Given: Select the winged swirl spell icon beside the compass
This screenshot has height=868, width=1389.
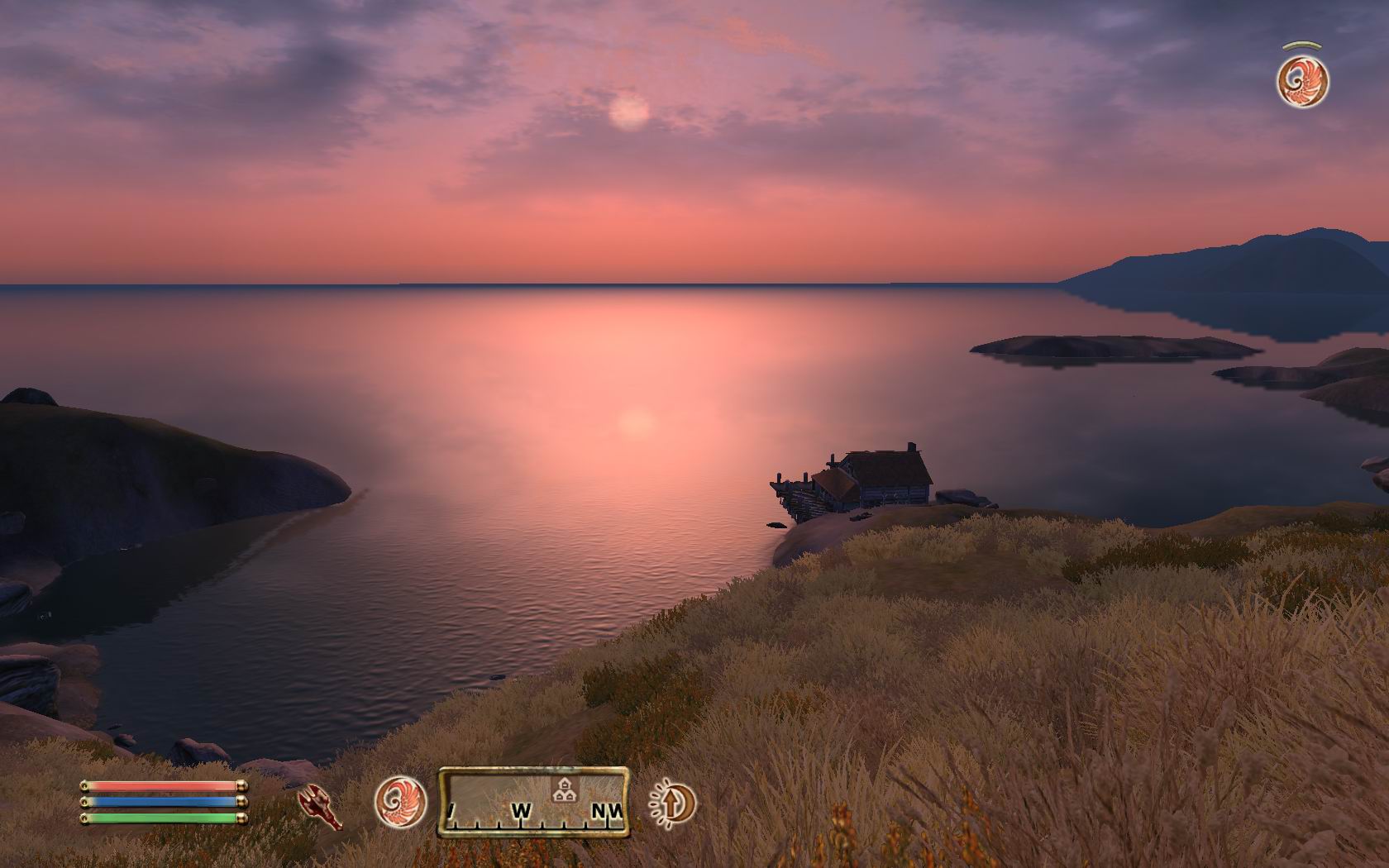Looking at the screenshot, I should tap(401, 802).
